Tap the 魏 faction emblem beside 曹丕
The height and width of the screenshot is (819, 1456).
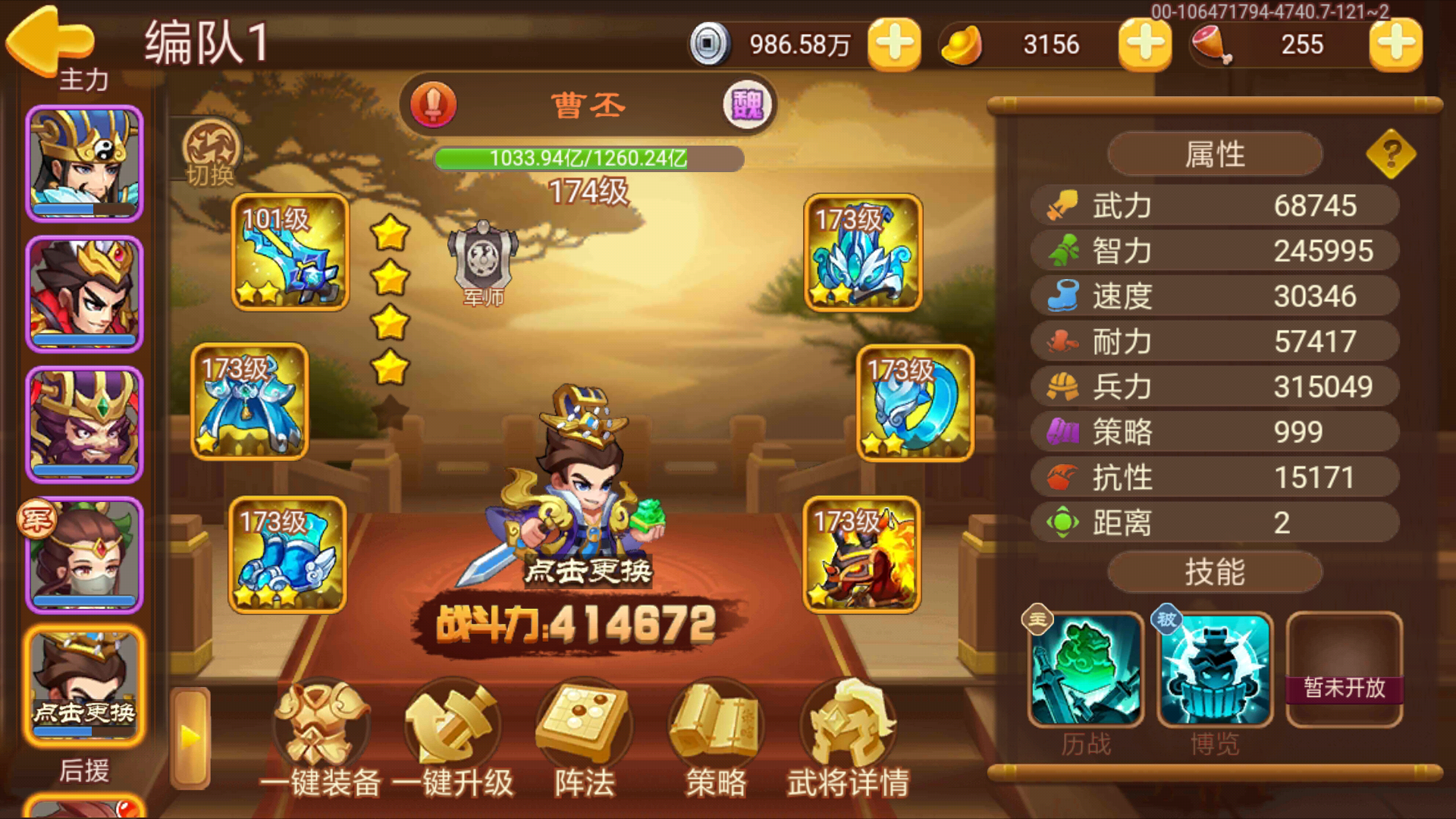(x=746, y=104)
